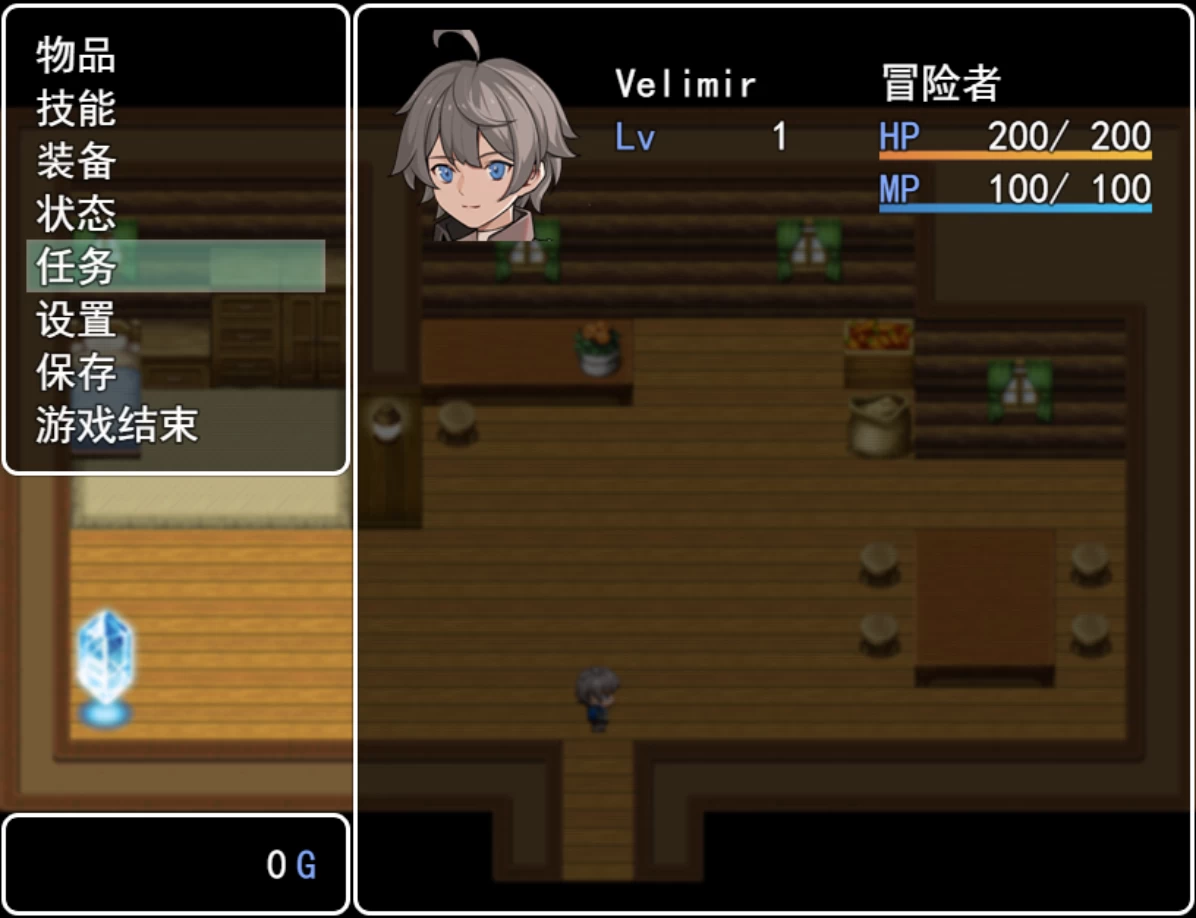Select 技能 (Skills) from the menu
The height and width of the screenshot is (918, 1196).
tap(76, 108)
